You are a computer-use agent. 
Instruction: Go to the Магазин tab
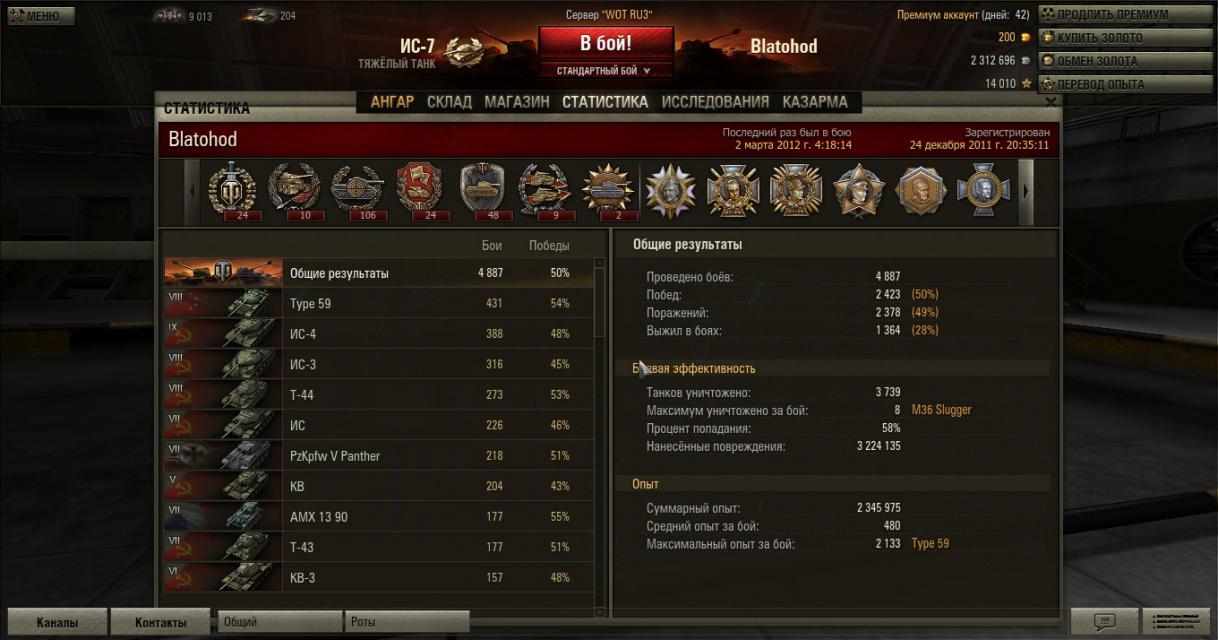click(517, 102)
